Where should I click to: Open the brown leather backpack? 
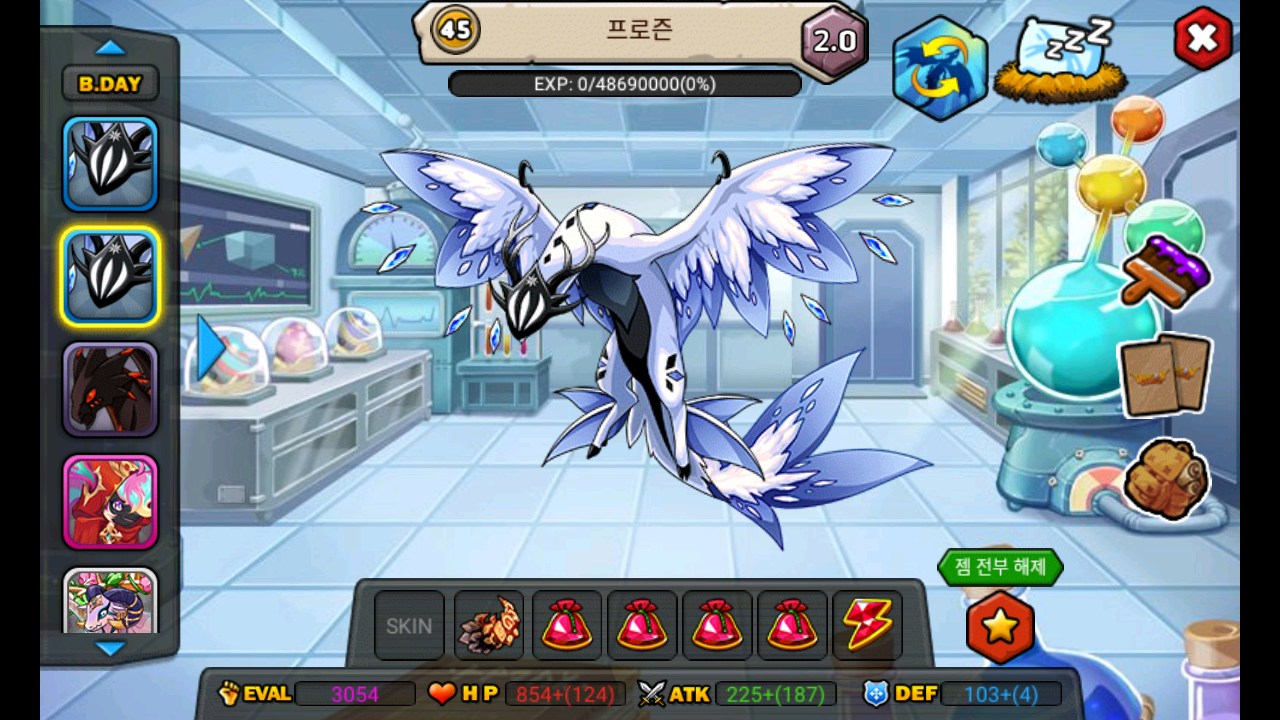(x=1166, y=479)
